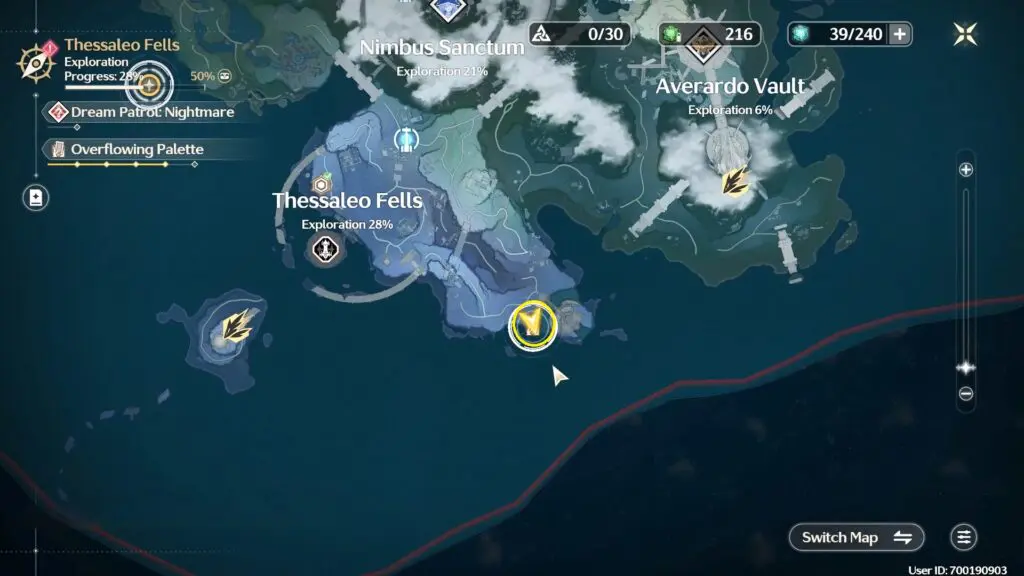Add more waveplates with the plus button
Screen dimensions: 1024x576
coord(900,34)
